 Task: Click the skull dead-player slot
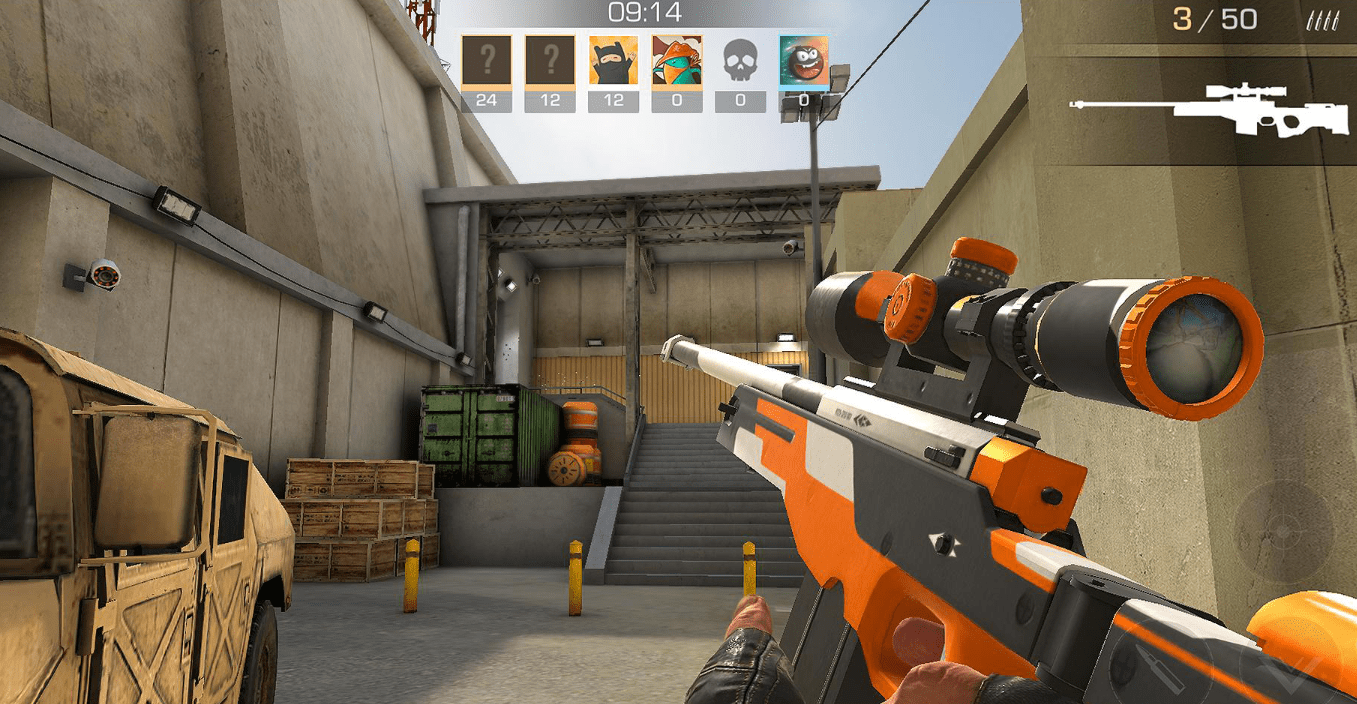(740, 61)
